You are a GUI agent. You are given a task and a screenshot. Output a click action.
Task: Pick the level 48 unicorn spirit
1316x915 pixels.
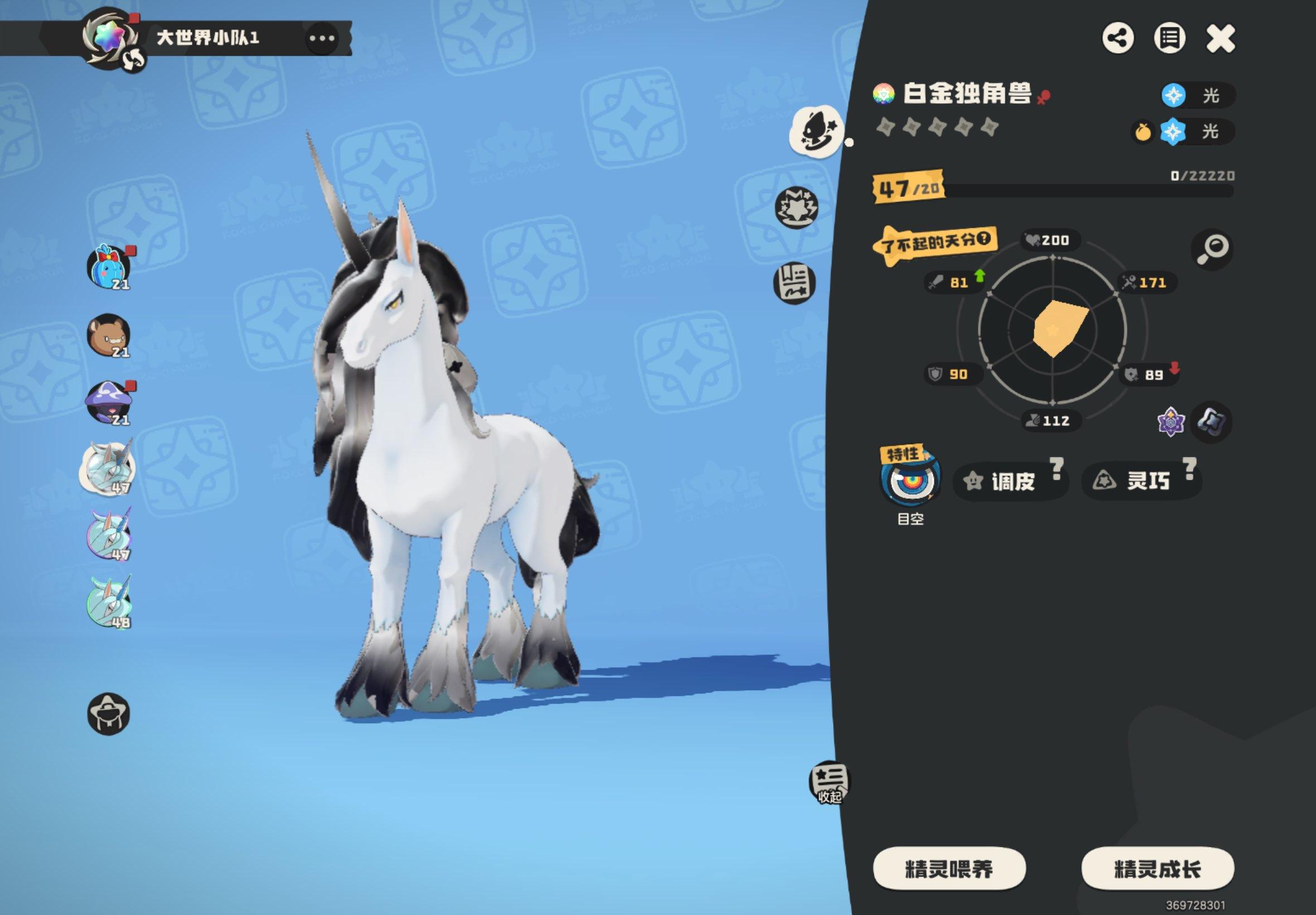[109, 603]
